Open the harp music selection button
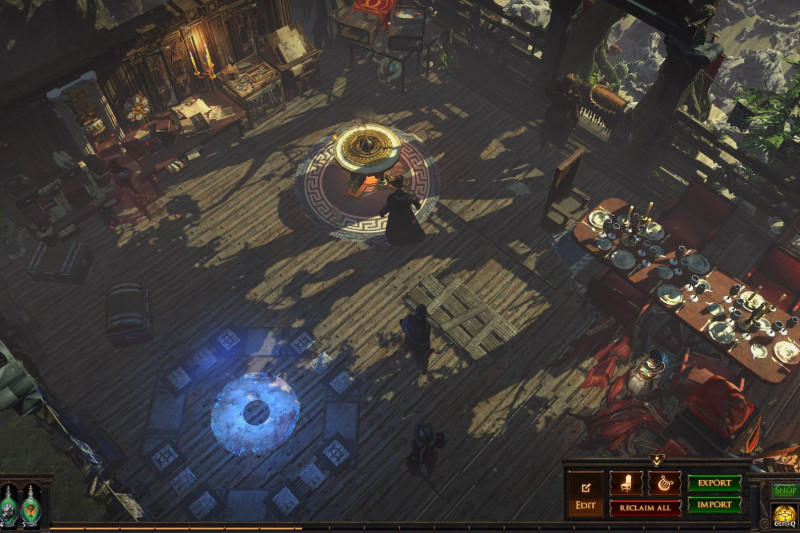800x533 pixels. coord(663,484)
